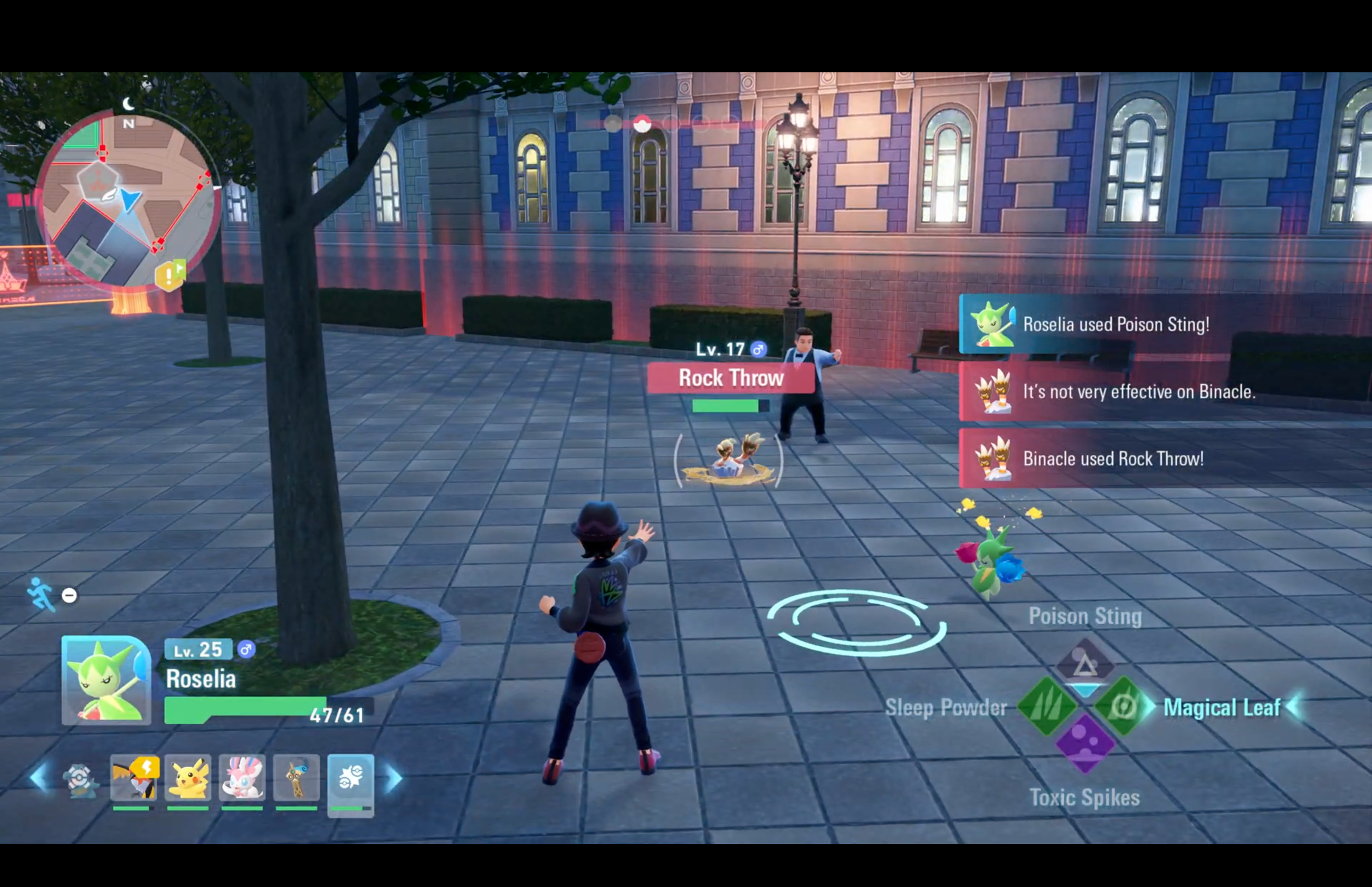Select Honedge from the party bar

click(296, 778)
